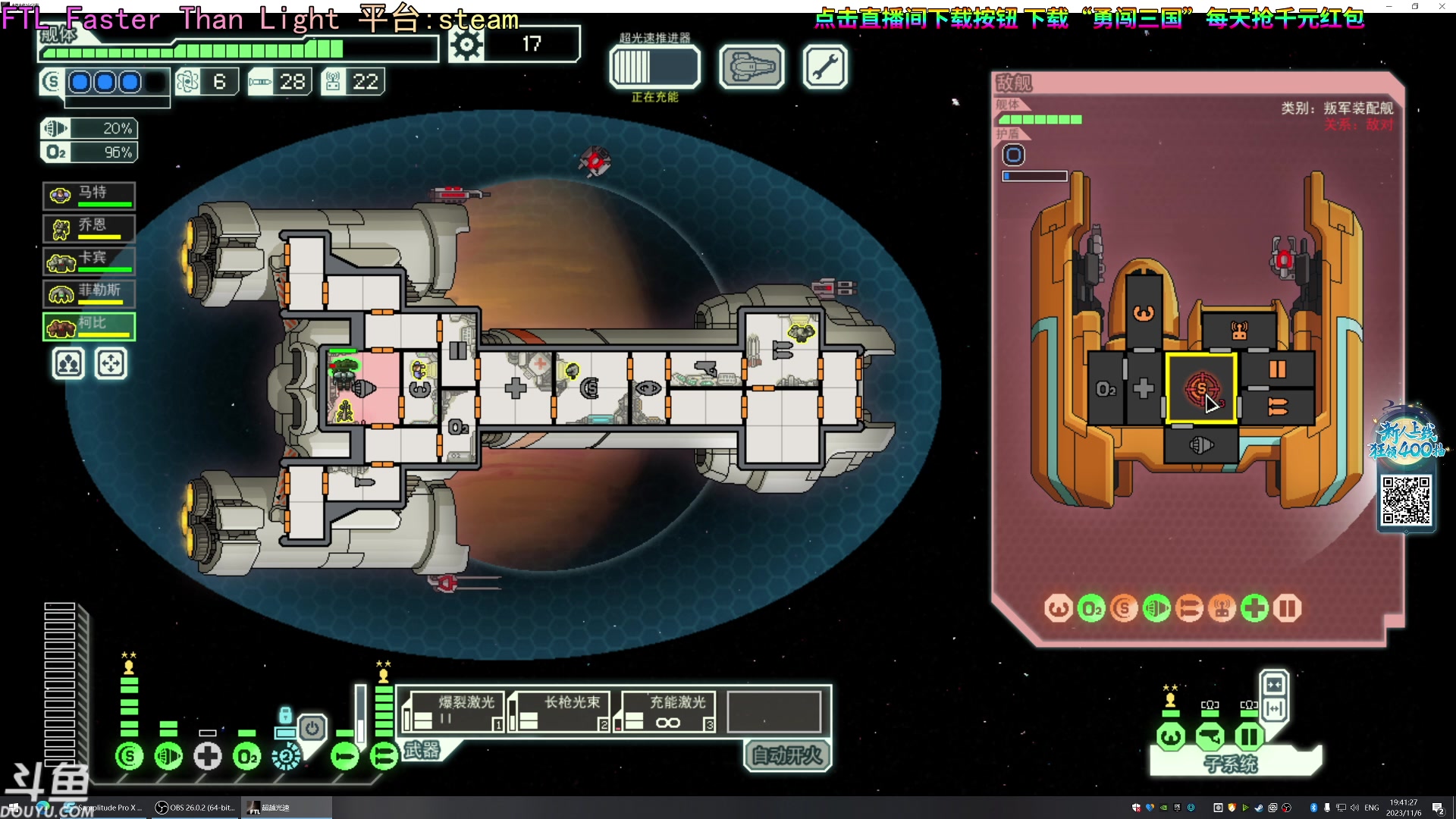The image size is (1456, 819).
Task: Select crew member 马特
Action: (x=89, y=195)
